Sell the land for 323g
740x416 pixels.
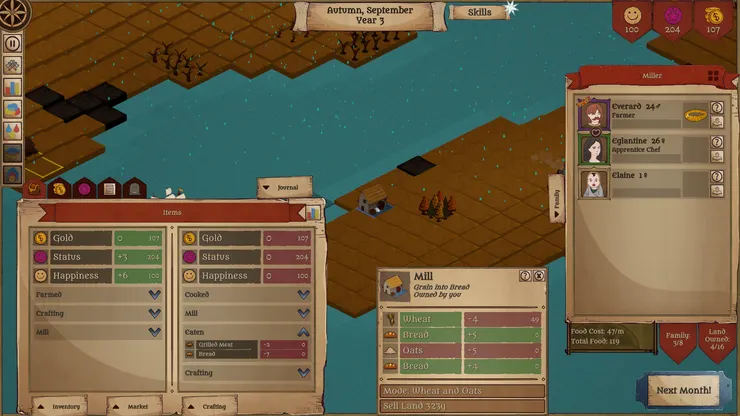coord(462,406)
